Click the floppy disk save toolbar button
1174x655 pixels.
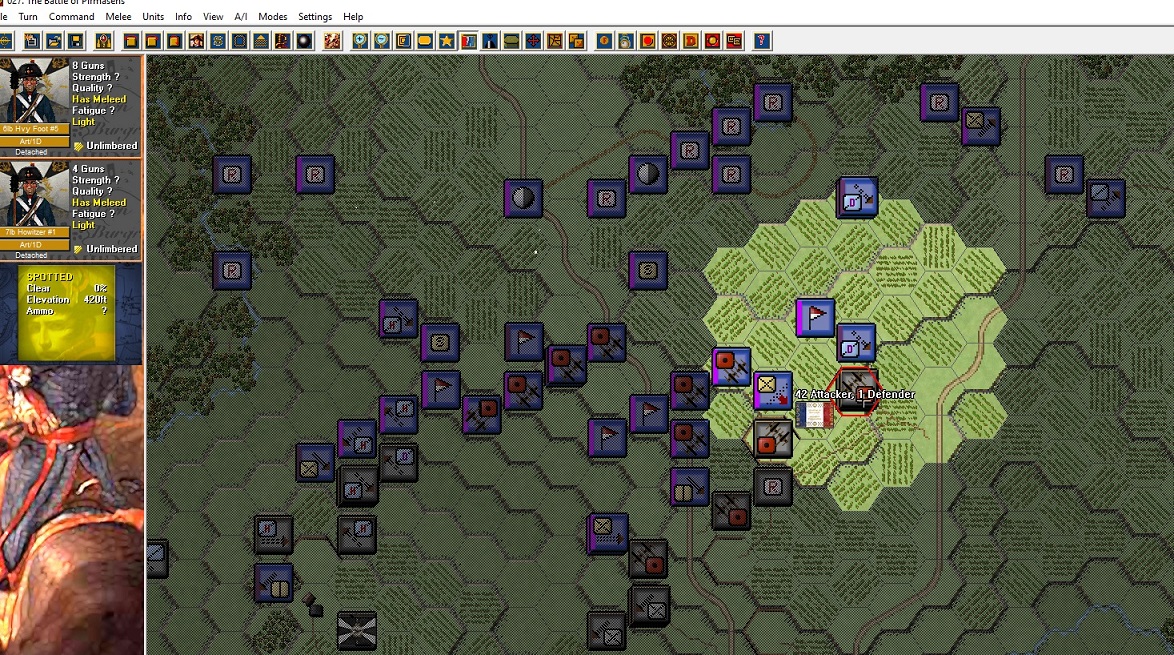(76, 41)
